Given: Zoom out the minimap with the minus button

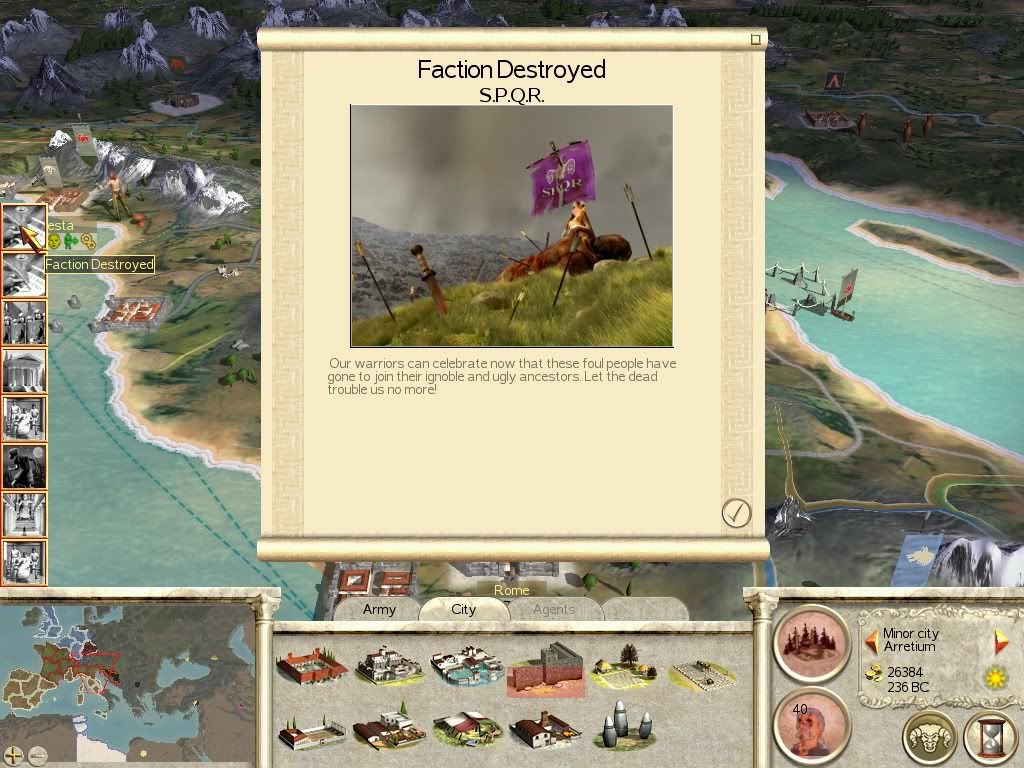Looking at the screenshot, I should pyautogui.click(x=37, y=755).
